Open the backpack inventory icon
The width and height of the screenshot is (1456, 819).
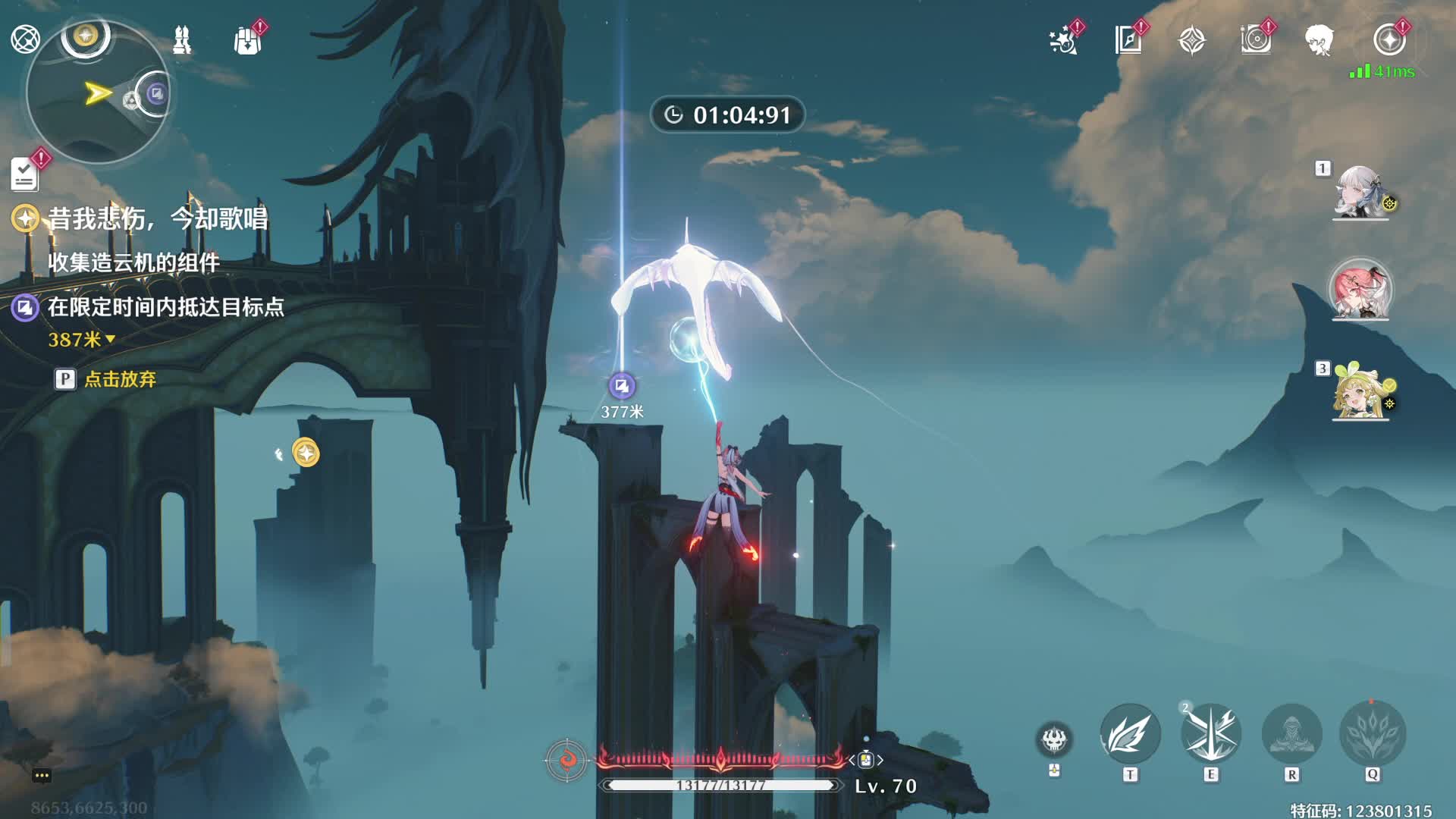pyautogui.click(x=247, y=41)
